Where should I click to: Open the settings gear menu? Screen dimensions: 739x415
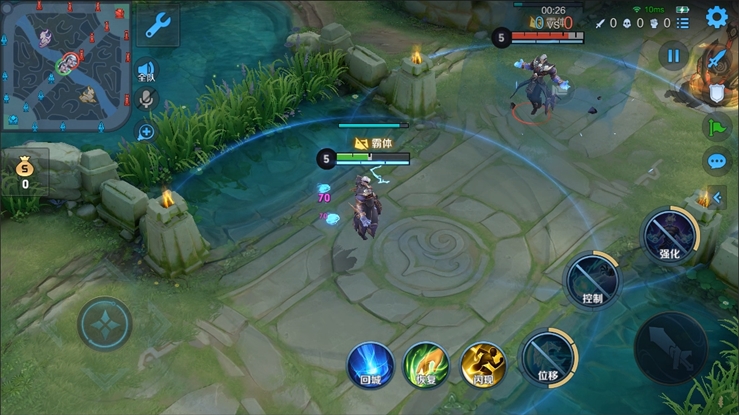(716, 17)
